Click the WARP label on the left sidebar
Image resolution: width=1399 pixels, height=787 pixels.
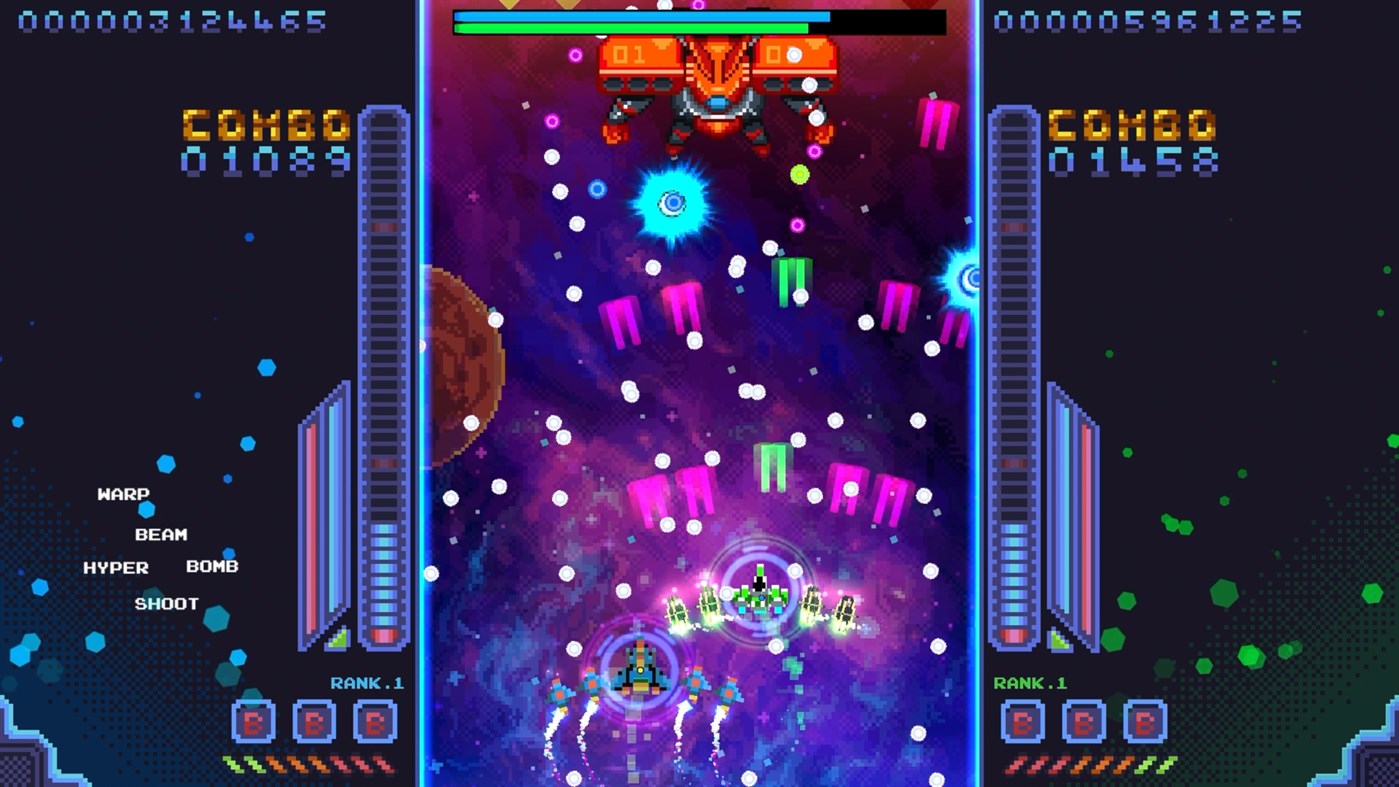click(122, 493)
